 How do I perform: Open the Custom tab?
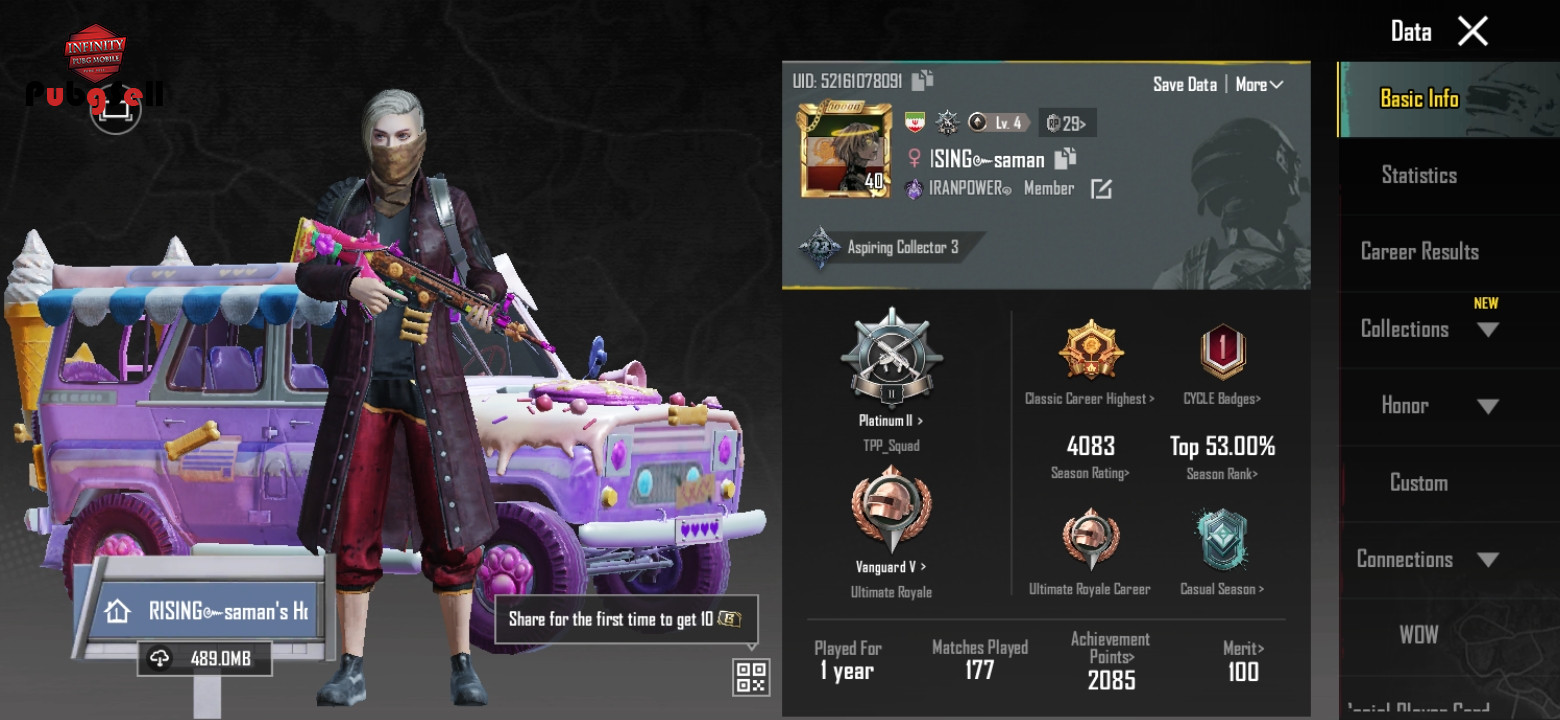pyautogui.click(x=1418, y=483)
